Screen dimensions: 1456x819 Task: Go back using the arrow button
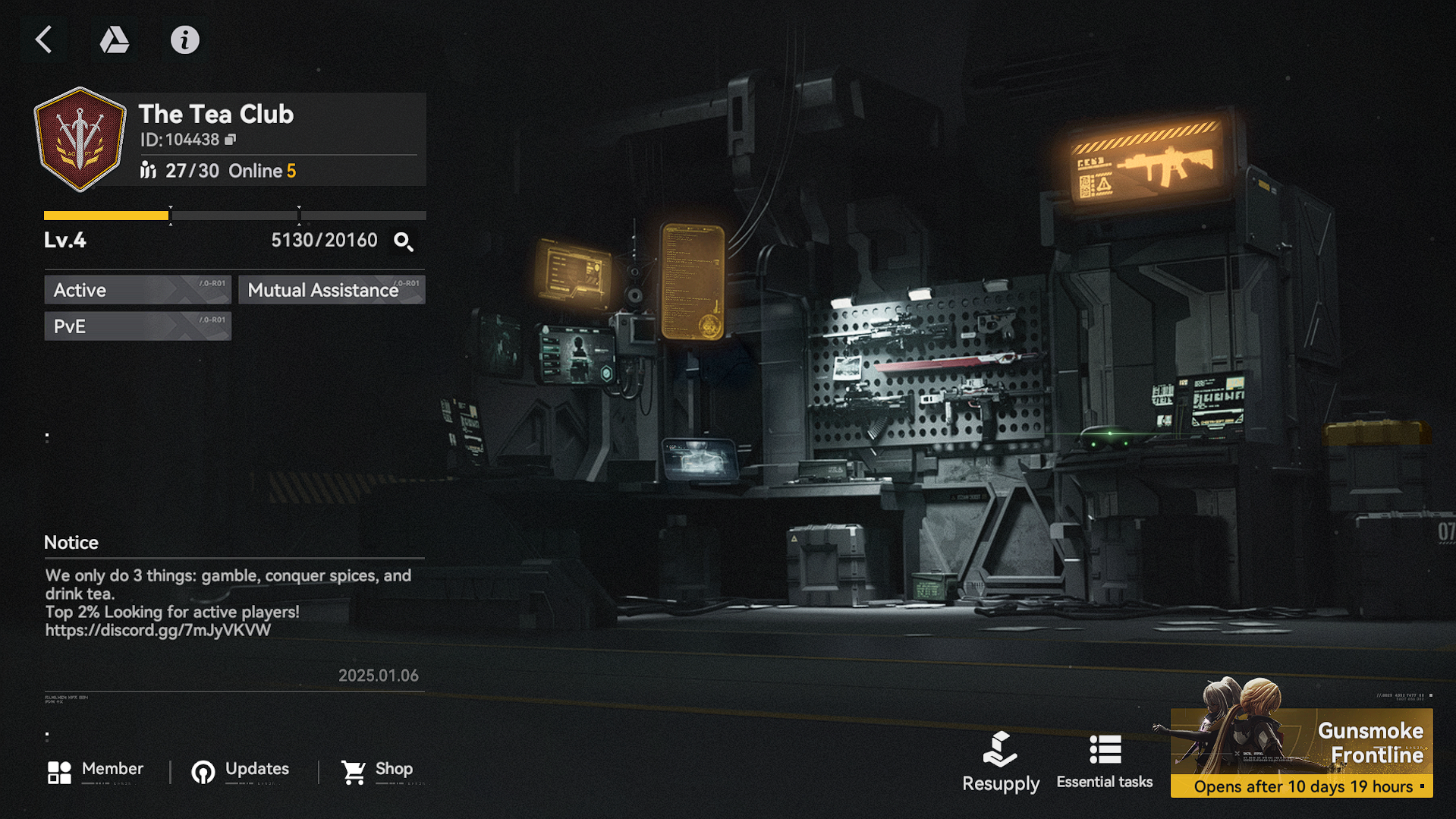coord(44,39)
